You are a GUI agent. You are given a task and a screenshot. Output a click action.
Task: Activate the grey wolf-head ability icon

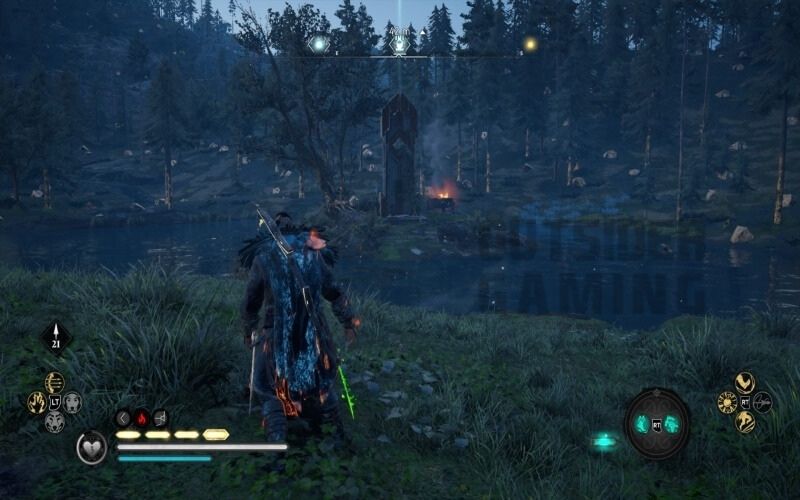coord(54,422)
